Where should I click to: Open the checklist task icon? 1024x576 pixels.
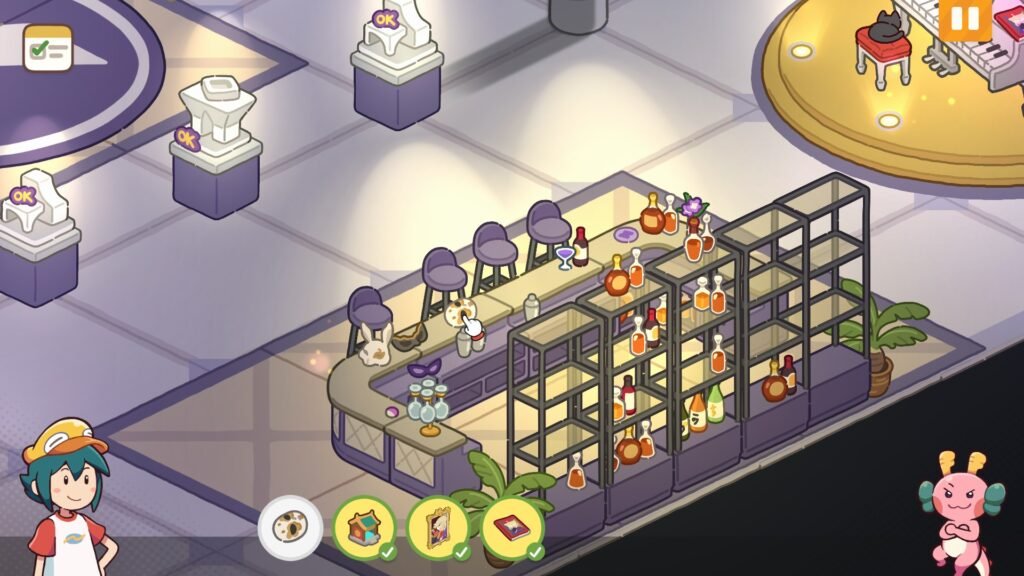pos(47,48)
